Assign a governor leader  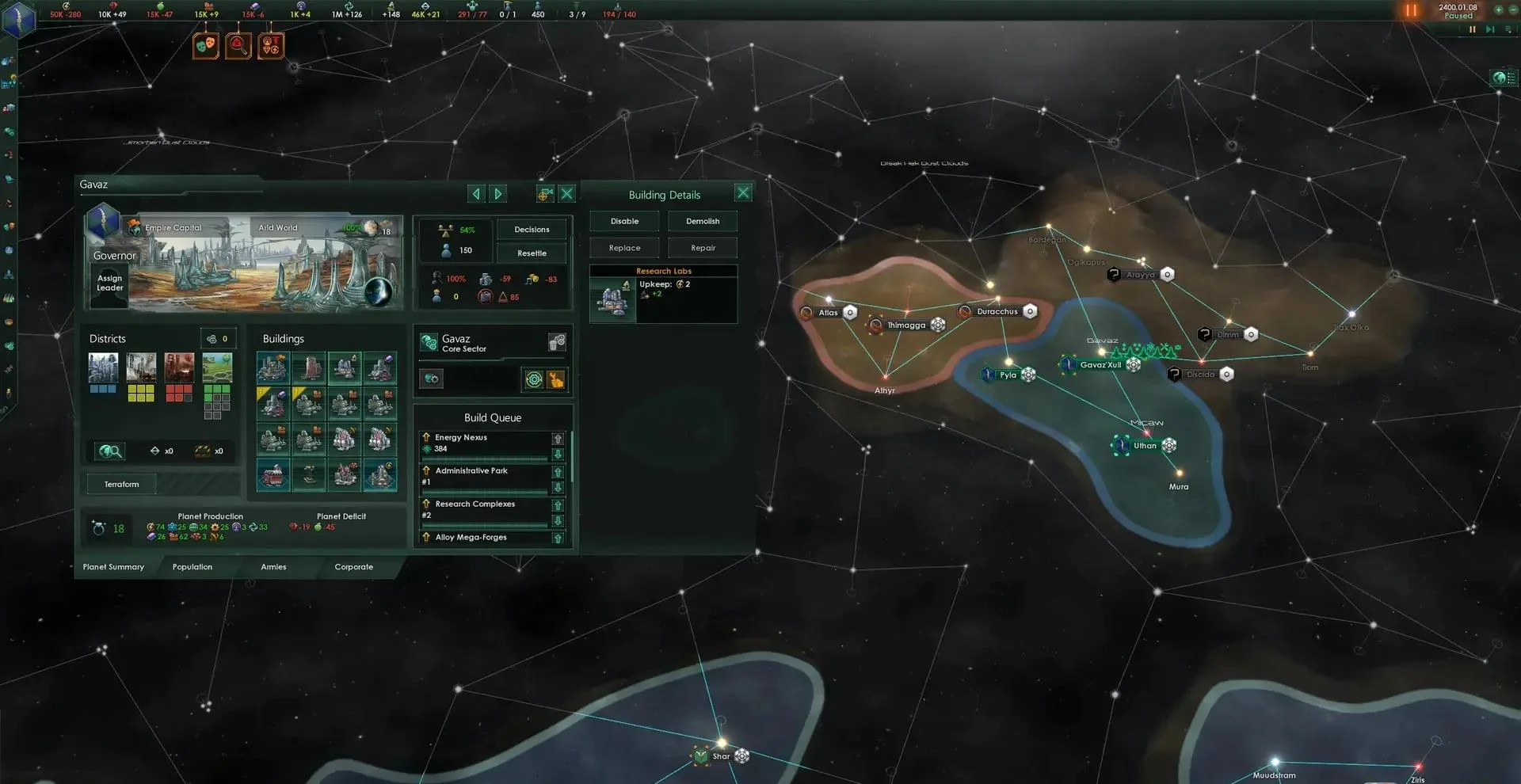point(109,283)
